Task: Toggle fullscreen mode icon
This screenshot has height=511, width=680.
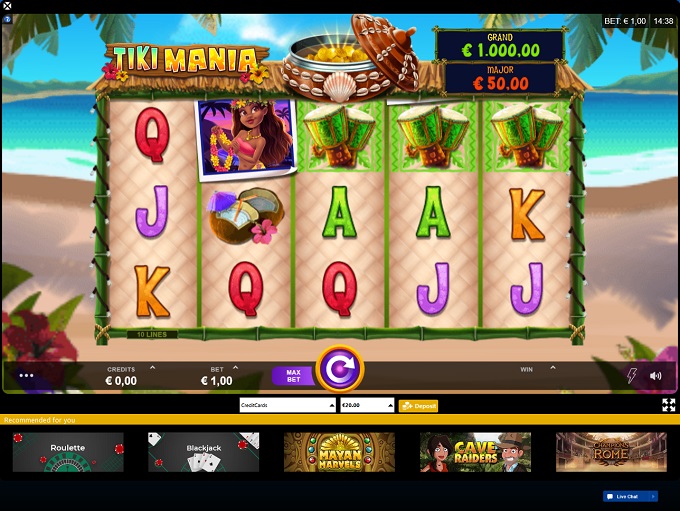Action: 668,405
